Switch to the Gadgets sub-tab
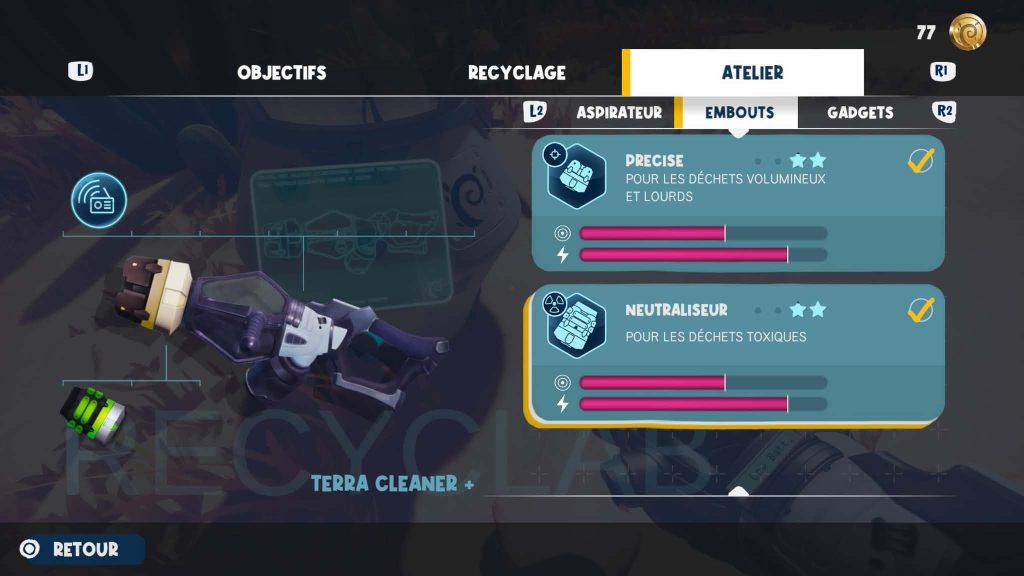 [x=860, y=113]
